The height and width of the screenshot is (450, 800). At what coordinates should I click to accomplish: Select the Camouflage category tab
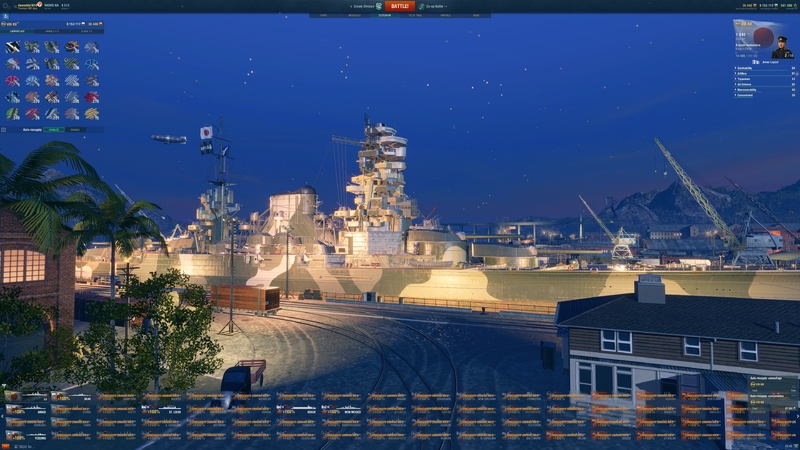(x=18, y=31)
